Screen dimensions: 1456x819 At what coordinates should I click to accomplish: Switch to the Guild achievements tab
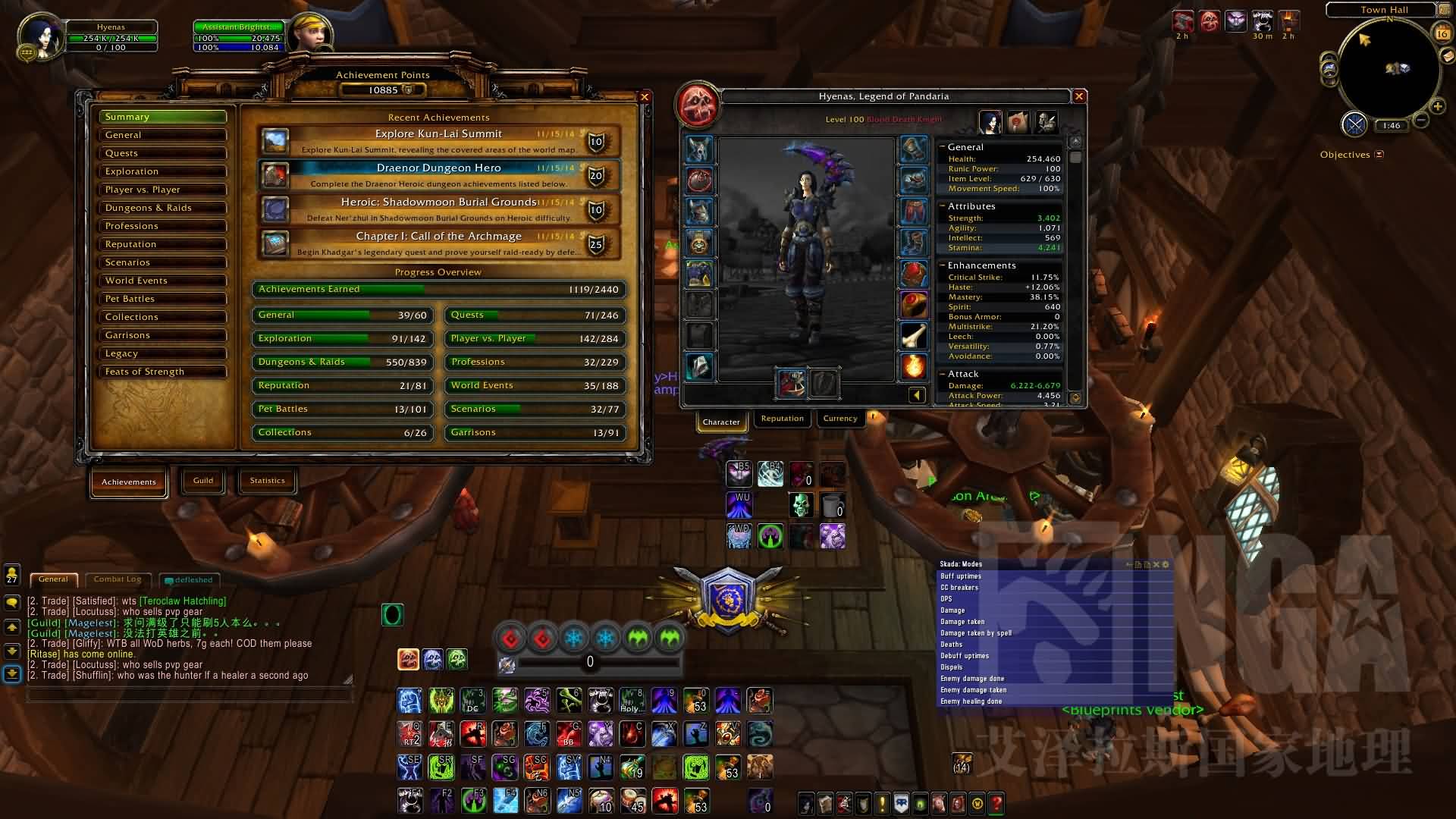tap(203, 481)
